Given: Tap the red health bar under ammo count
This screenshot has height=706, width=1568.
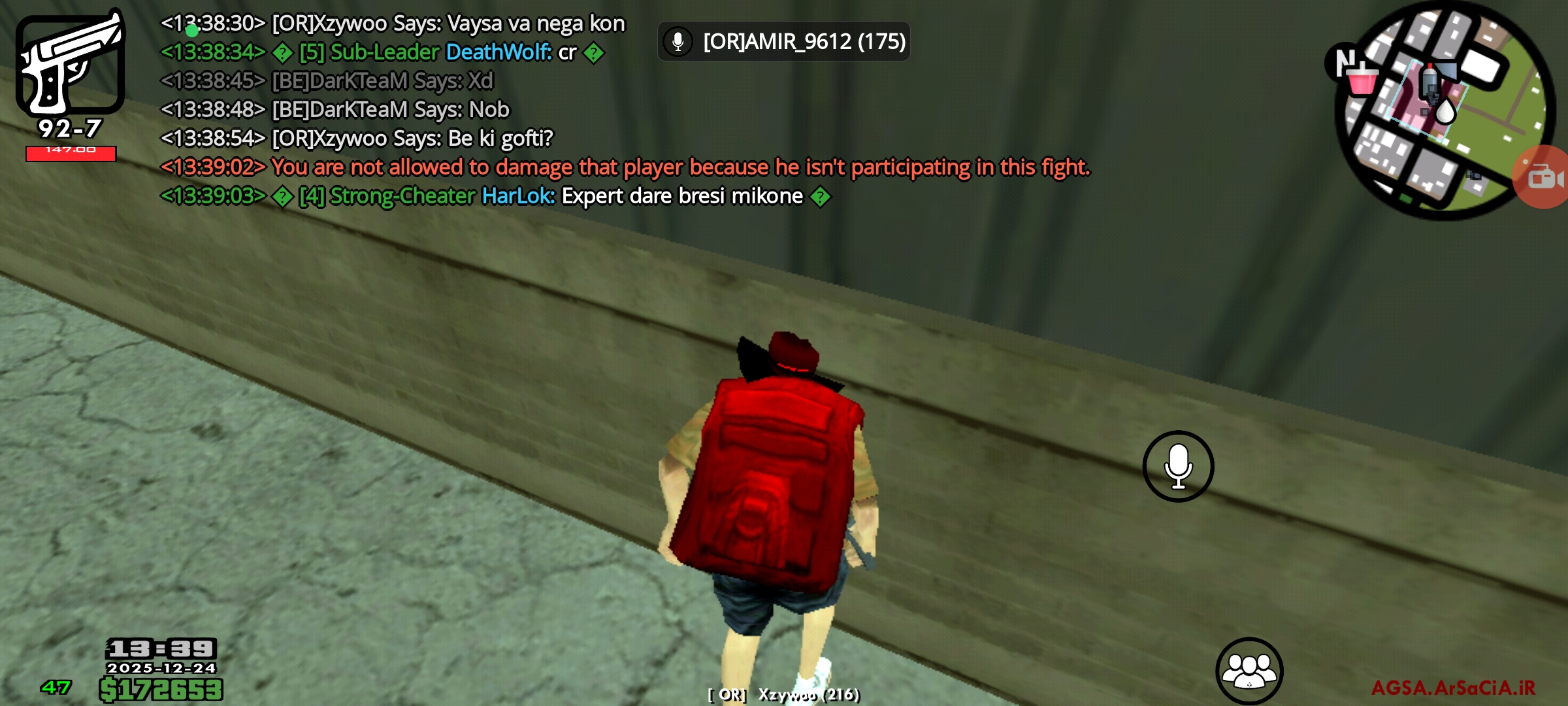Looking at the screenshot, I should (71, 152).
